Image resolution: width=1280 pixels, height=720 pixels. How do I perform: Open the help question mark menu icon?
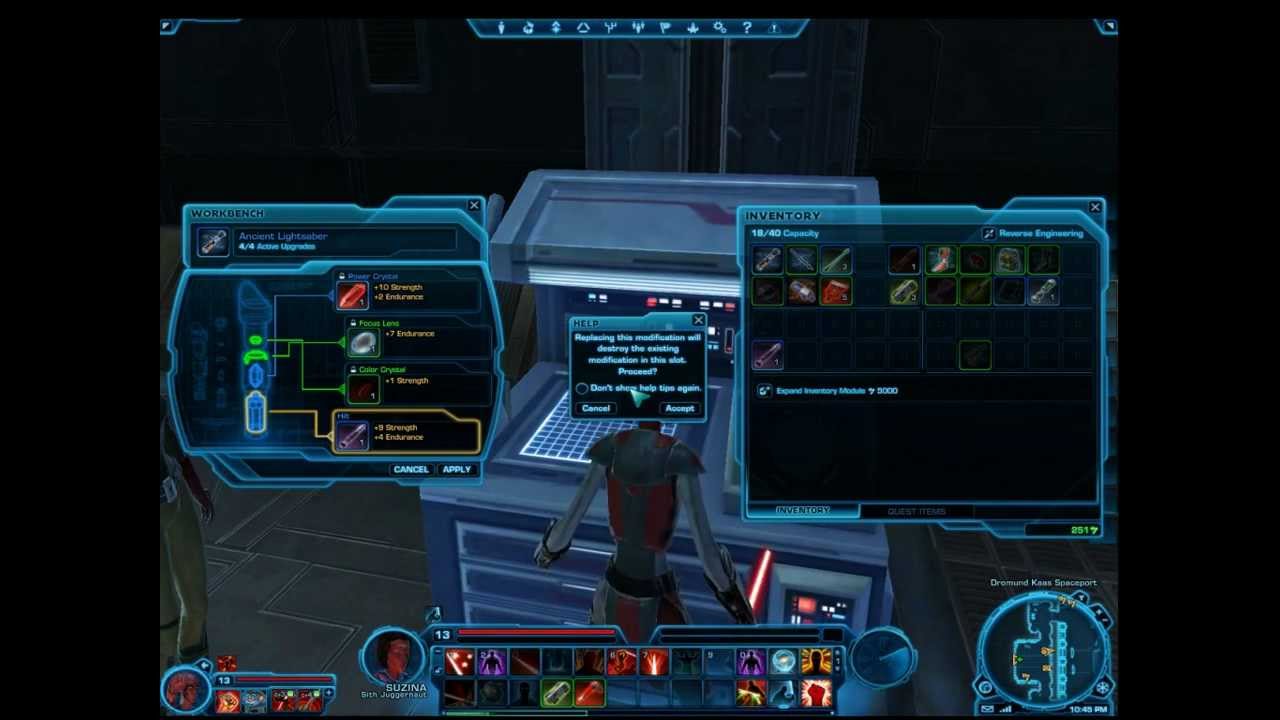[x=746, y=28]
